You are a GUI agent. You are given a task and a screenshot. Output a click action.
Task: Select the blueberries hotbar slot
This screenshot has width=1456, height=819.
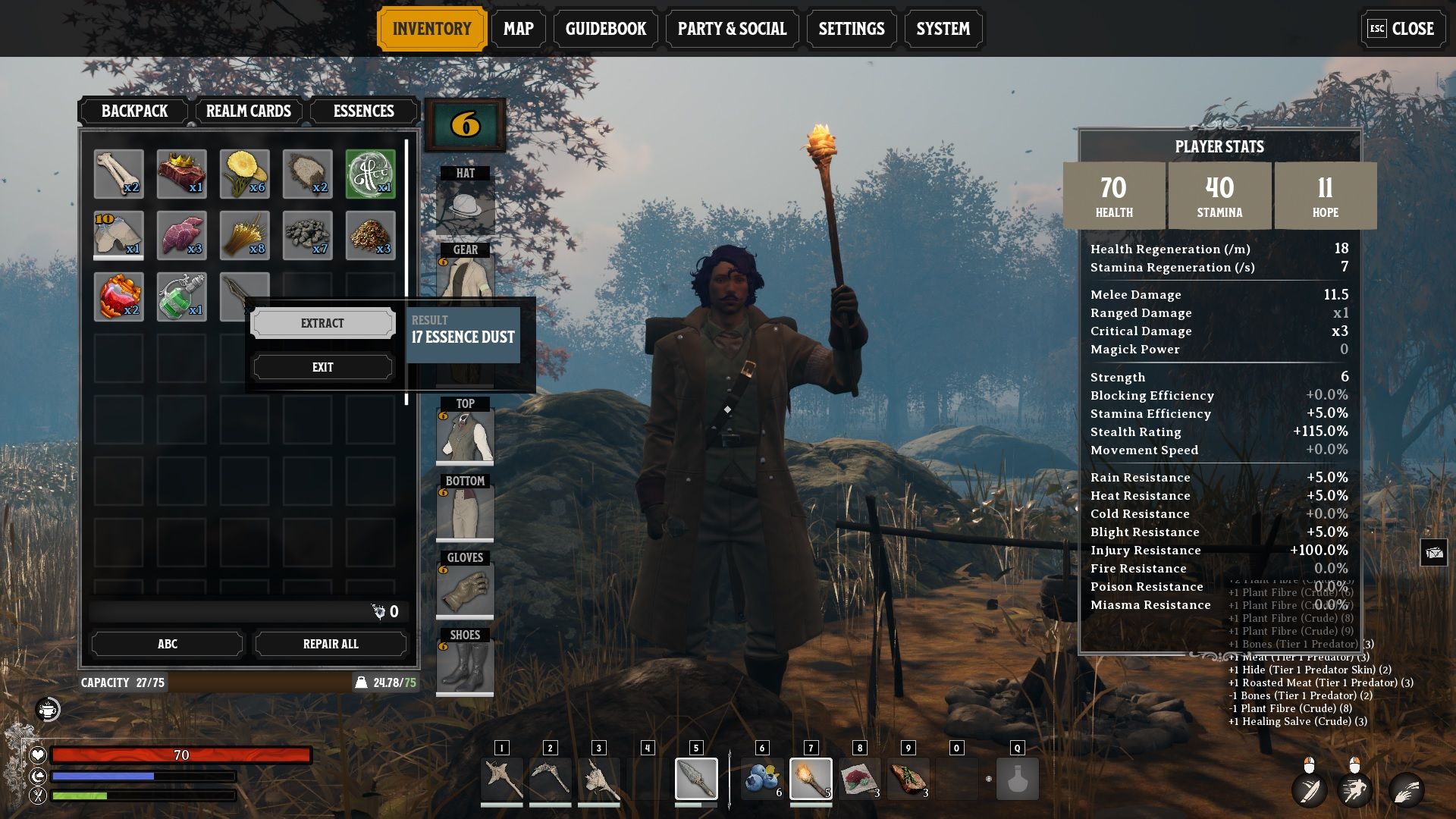click(x=762, y=779)
